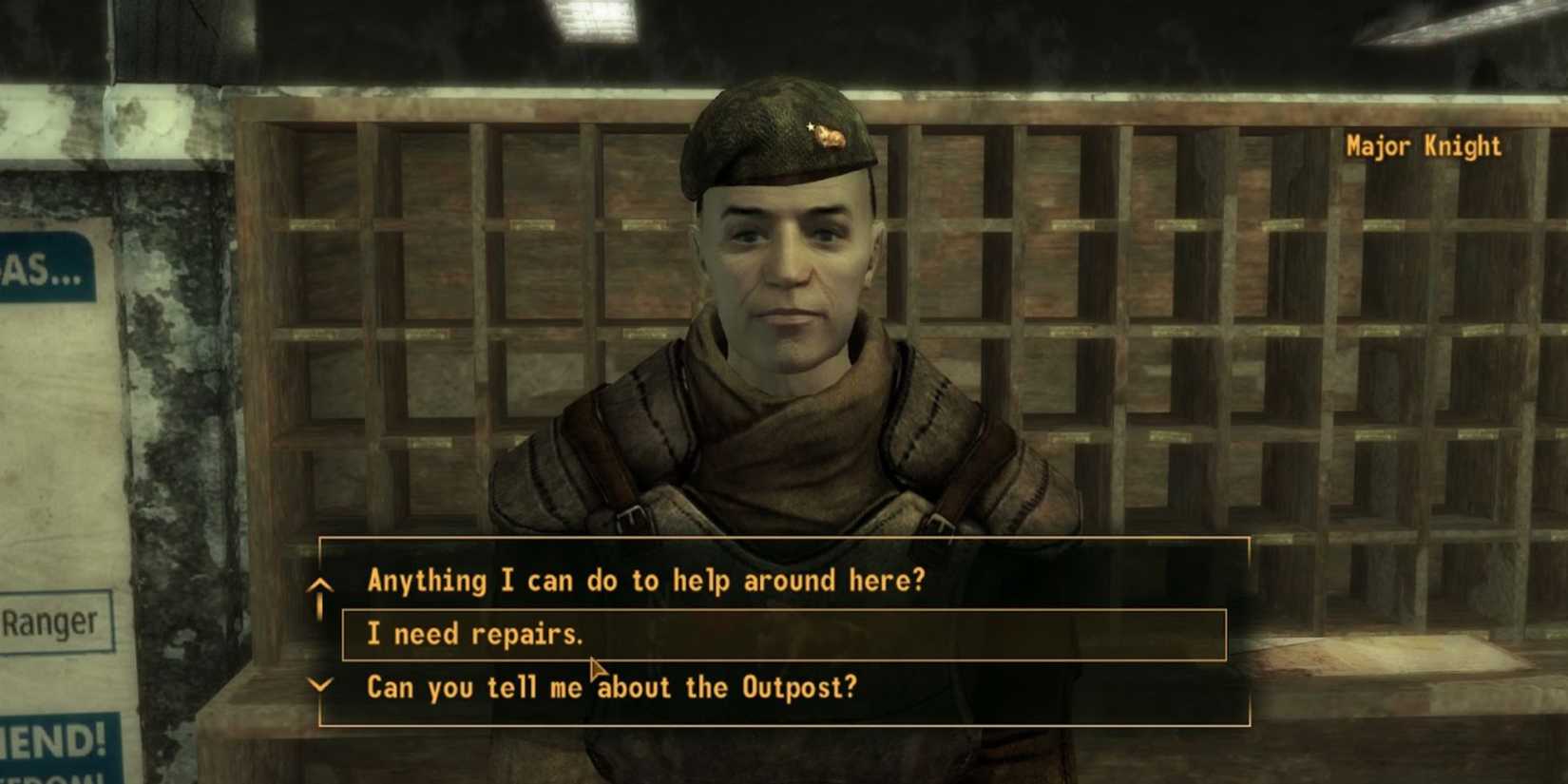Click the blue AS... sign on left
Screen dimensions: 1568x784
(x=33, y=269)
